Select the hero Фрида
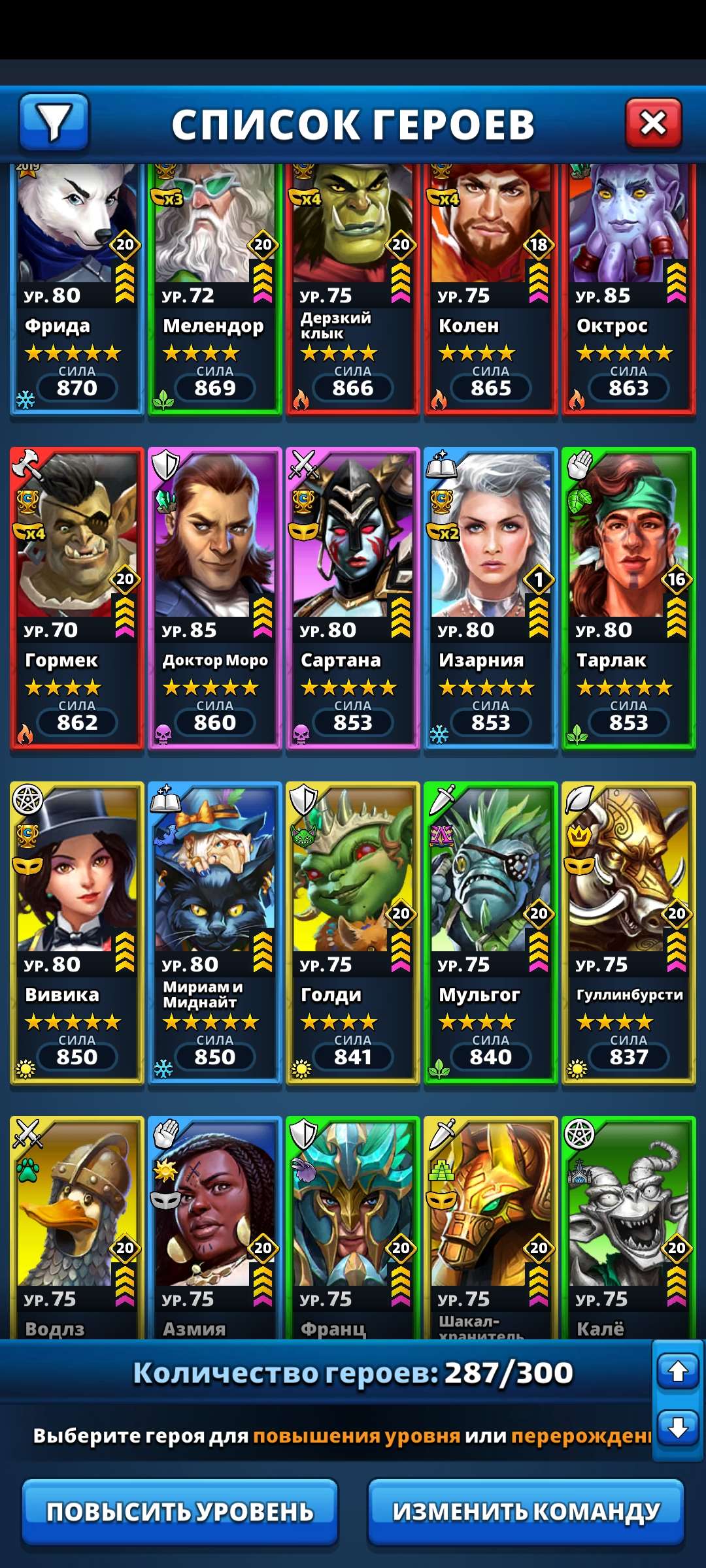The height and width of the screenshot is (1568, 706). [x=76, y=287]
